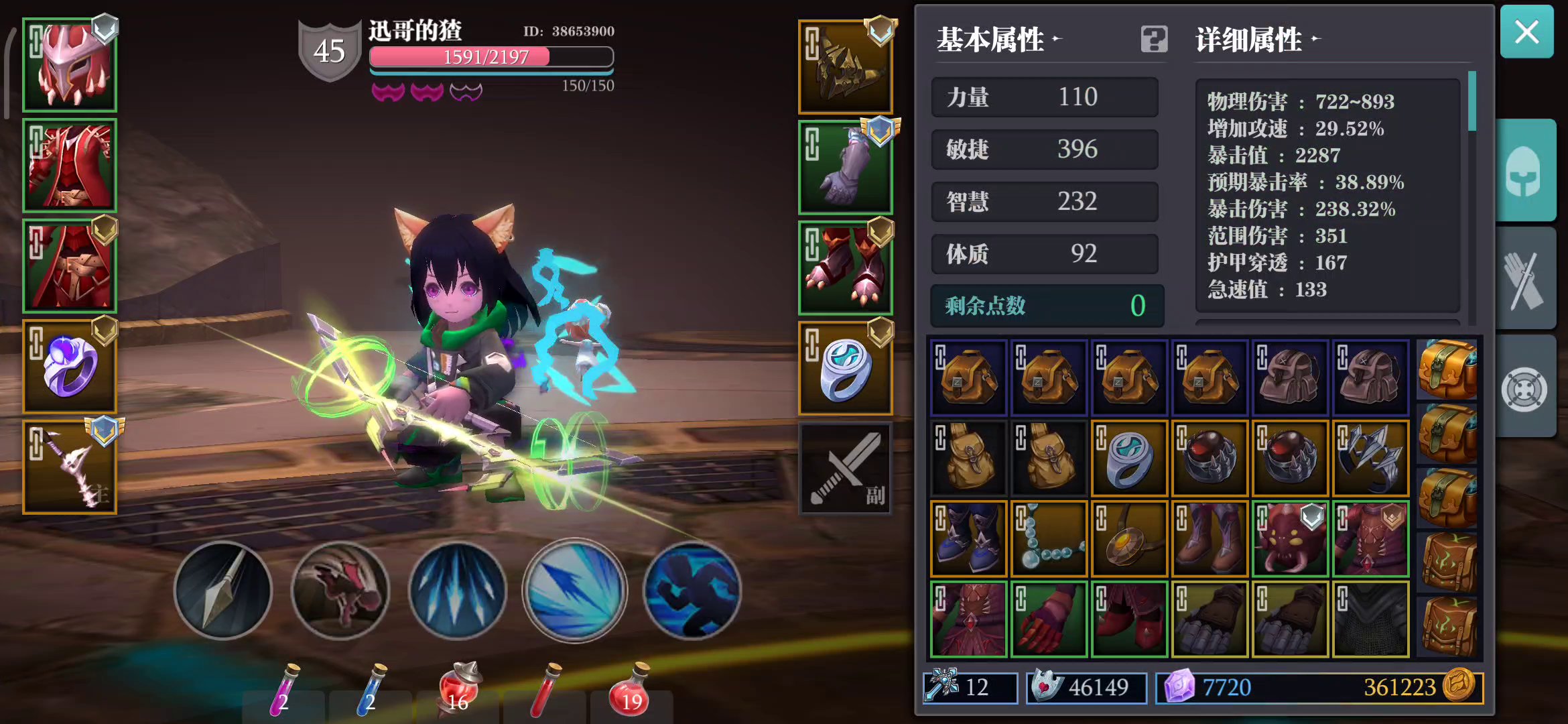The height and width of the screenshot is (724, 1568).
Task: Open the equipped gloves slot on right panel
Action: [845, 166]
